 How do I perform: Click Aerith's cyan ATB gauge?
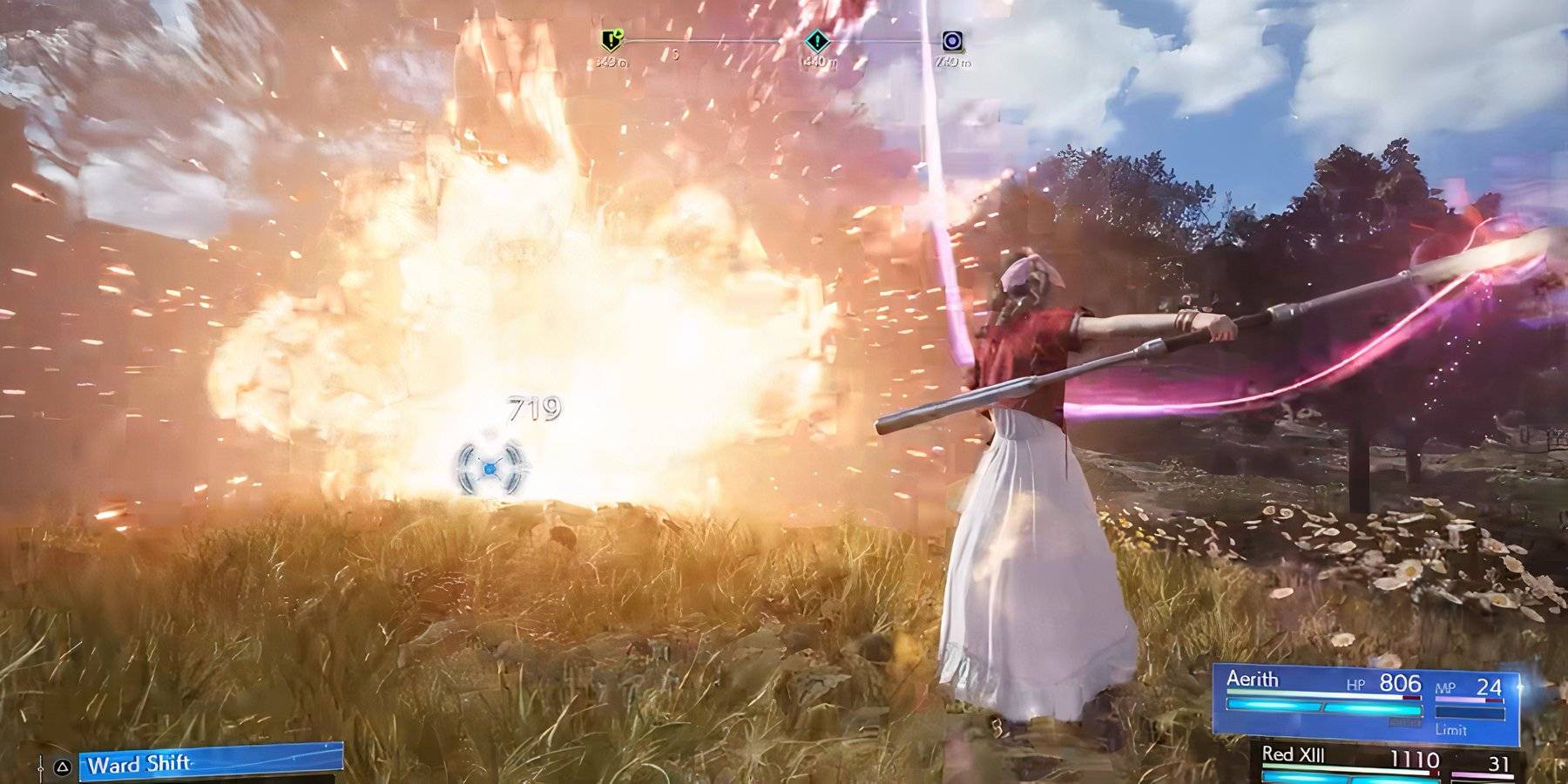(1324, 708)
